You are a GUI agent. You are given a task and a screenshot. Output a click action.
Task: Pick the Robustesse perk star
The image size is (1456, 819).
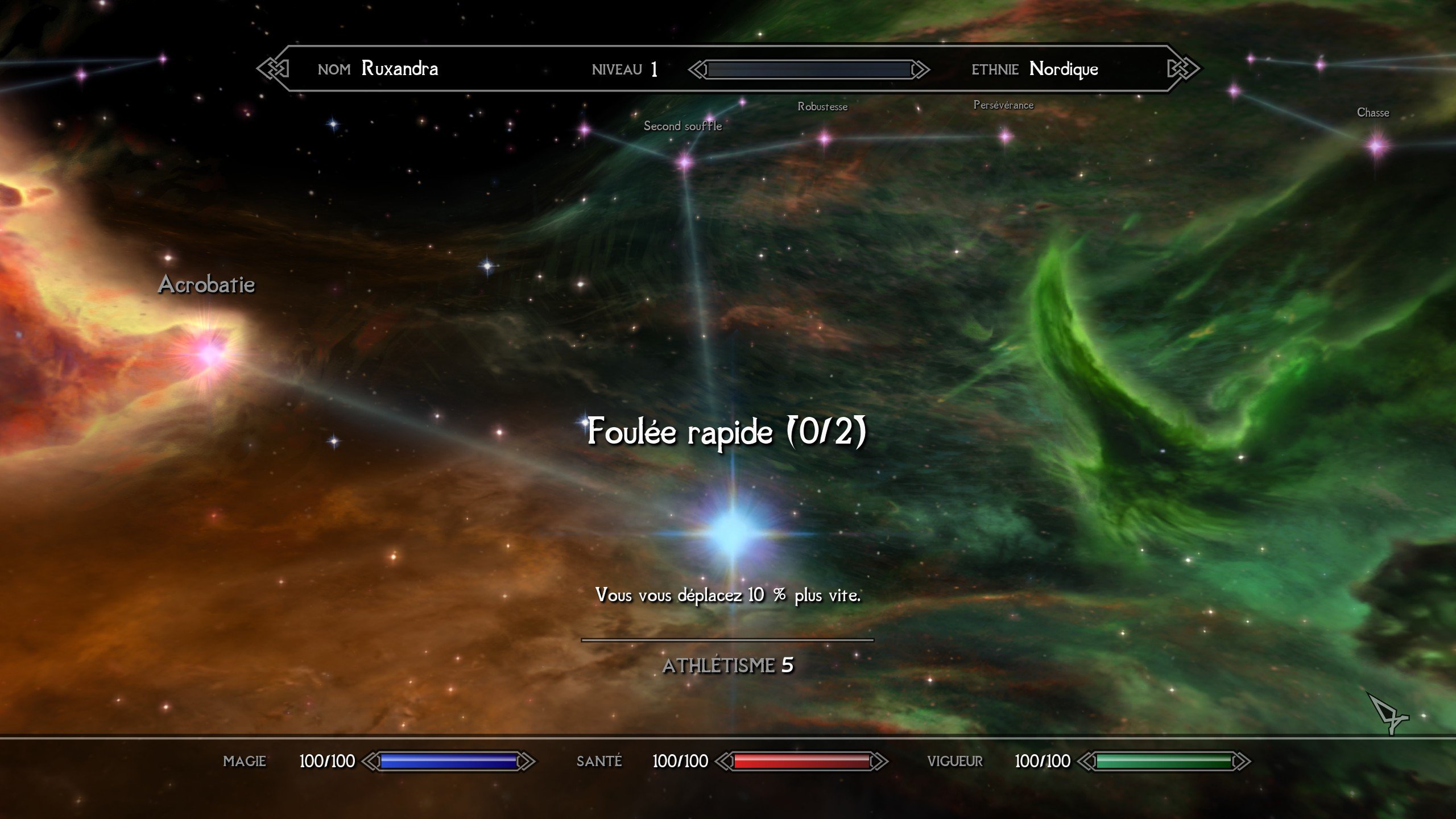click(825, 138)
